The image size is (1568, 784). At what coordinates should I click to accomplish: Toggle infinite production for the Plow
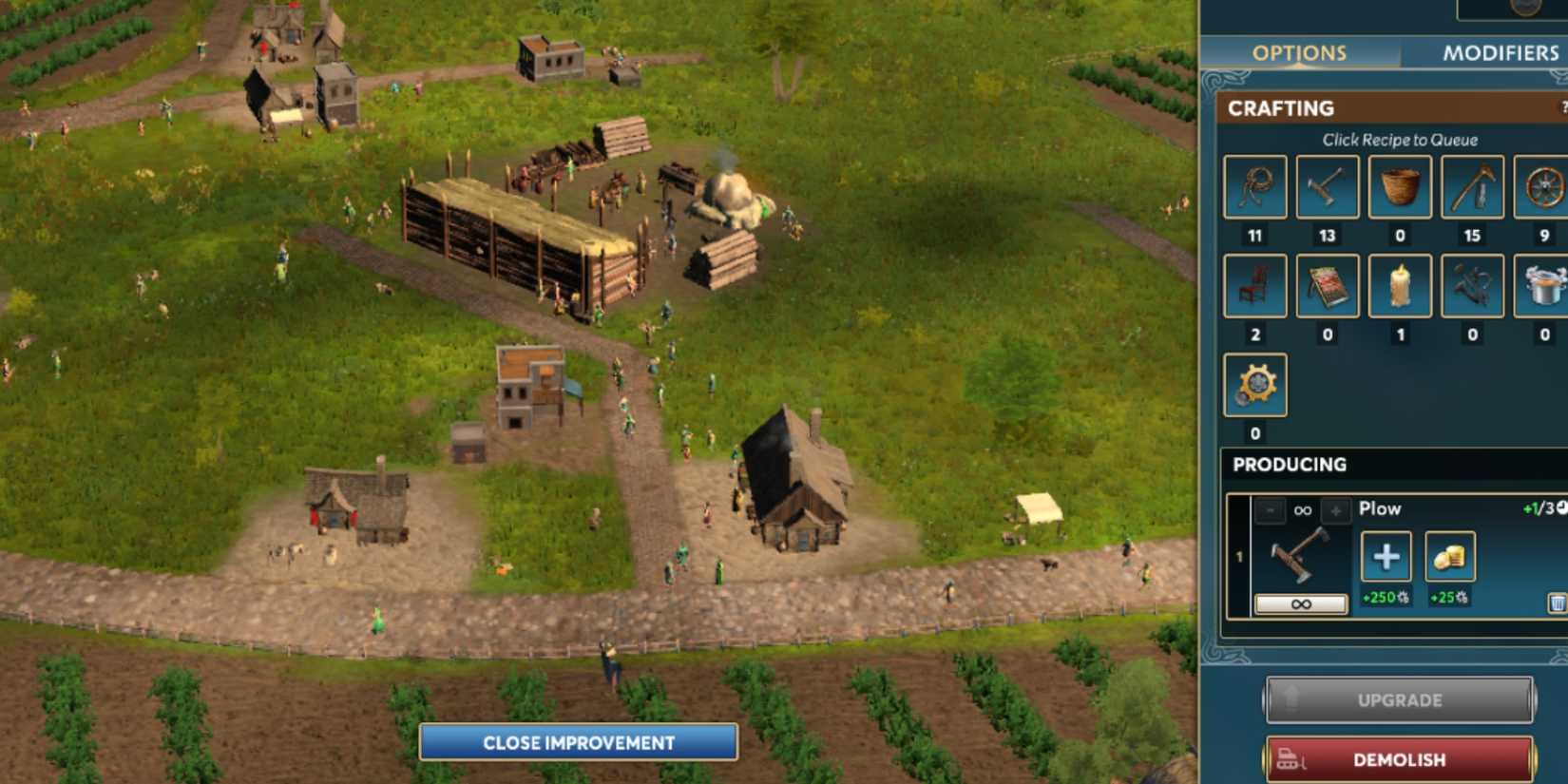(1301, 604)
